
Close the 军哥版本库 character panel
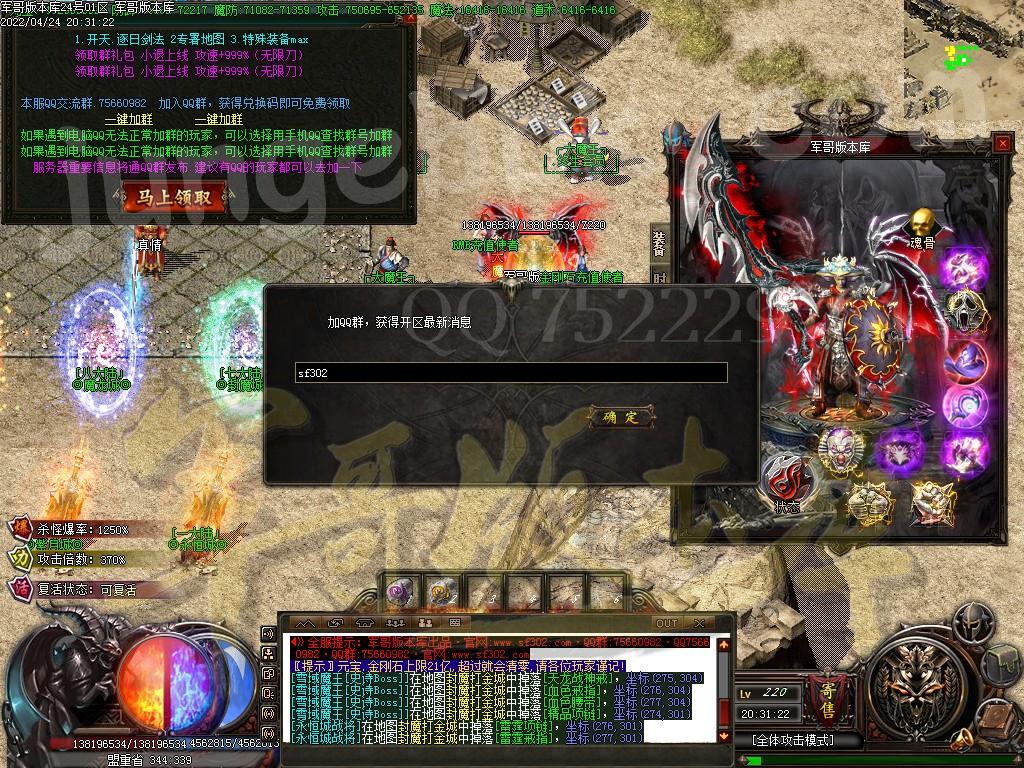point(1003,144)
